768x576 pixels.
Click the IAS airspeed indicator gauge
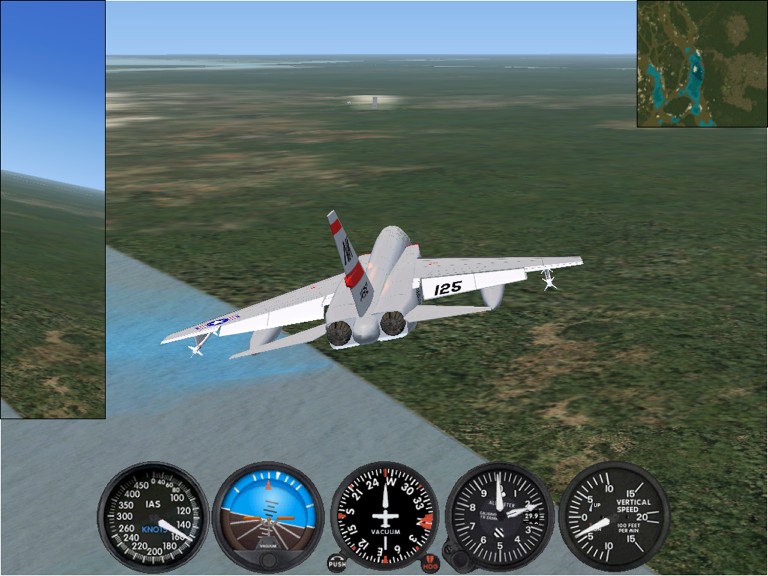coord(153,516)
